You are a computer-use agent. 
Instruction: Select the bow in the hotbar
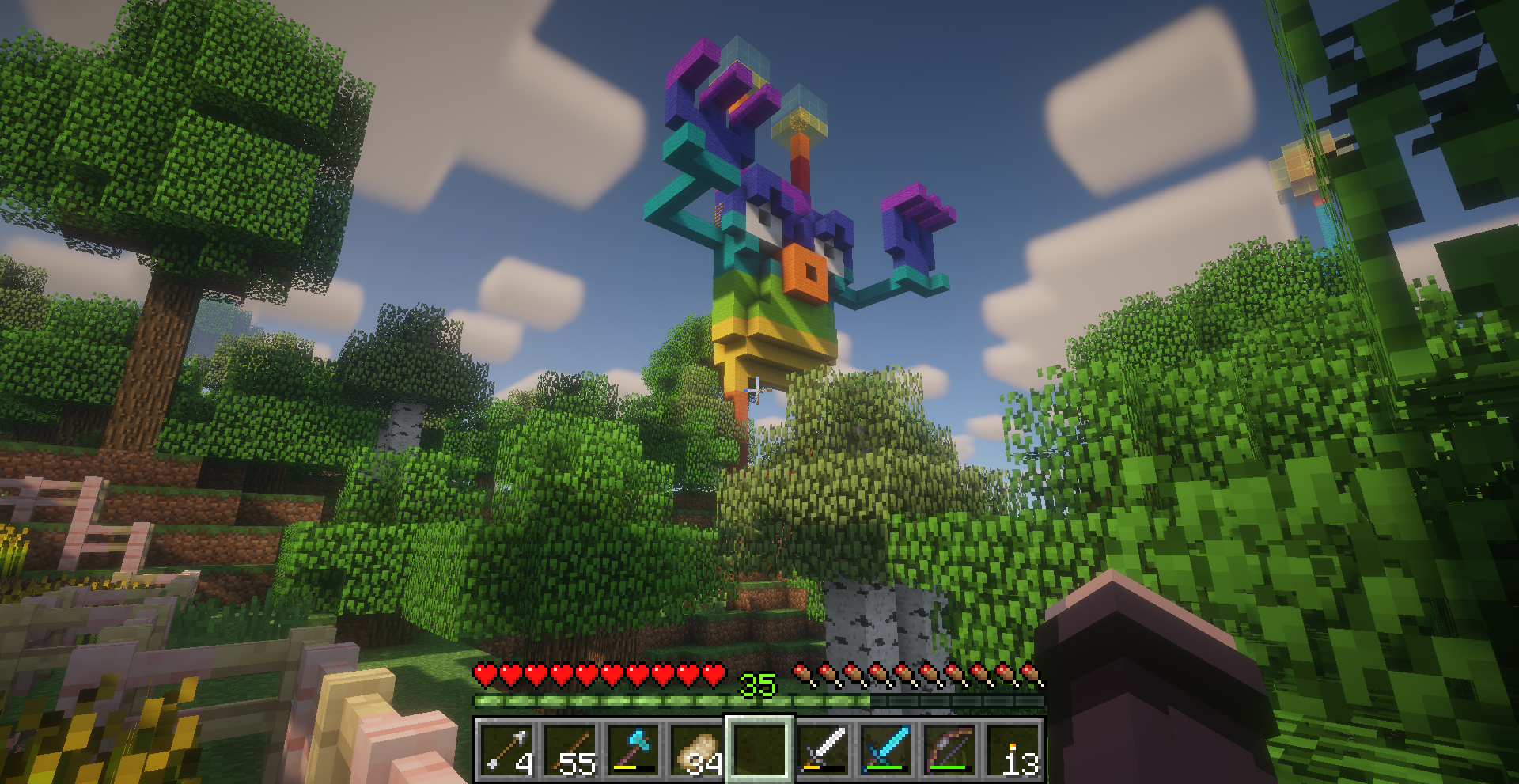pos(949,749)
